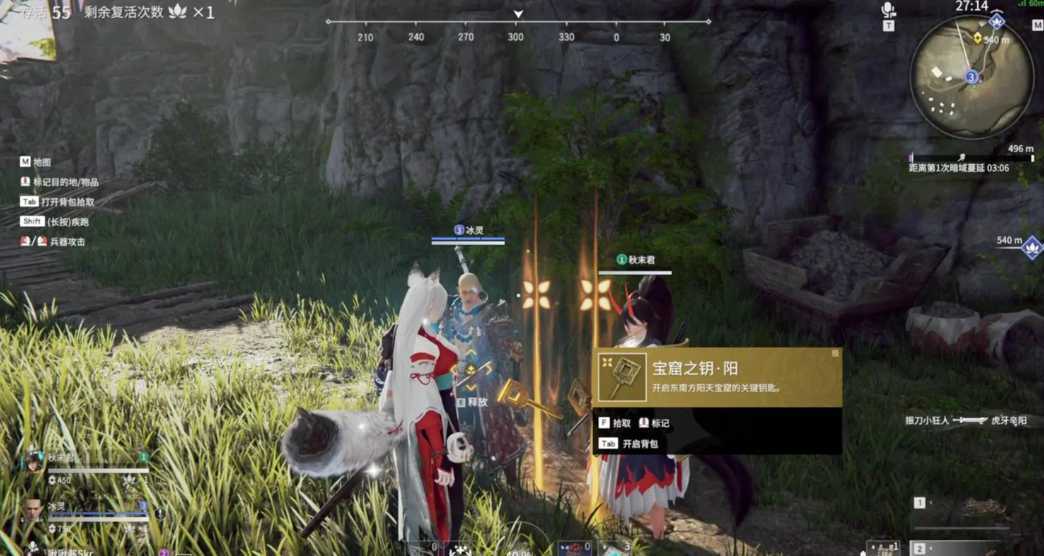Select teammate 秋末君's portrait in squad list
This screenshot has height=556, width=1044.
(34, 463)
